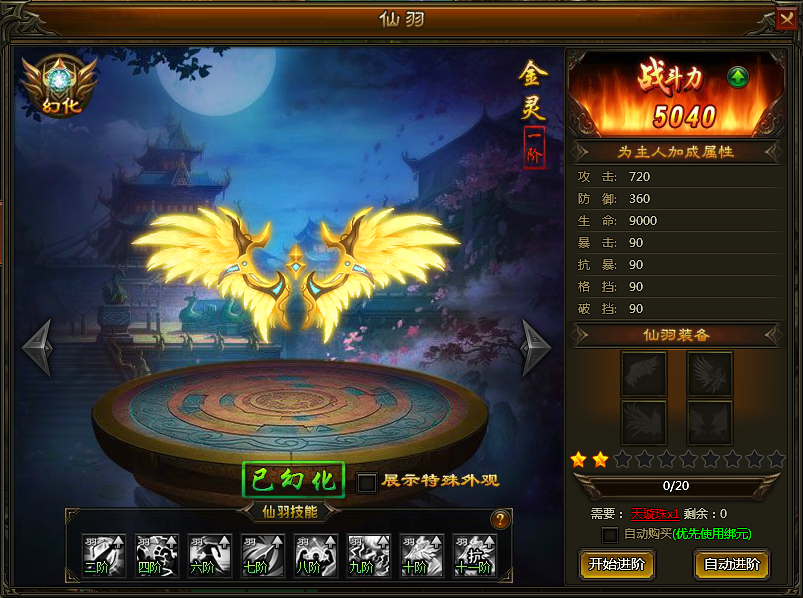Select the 四阶 wing skill icon

click(x=157, y=555)
